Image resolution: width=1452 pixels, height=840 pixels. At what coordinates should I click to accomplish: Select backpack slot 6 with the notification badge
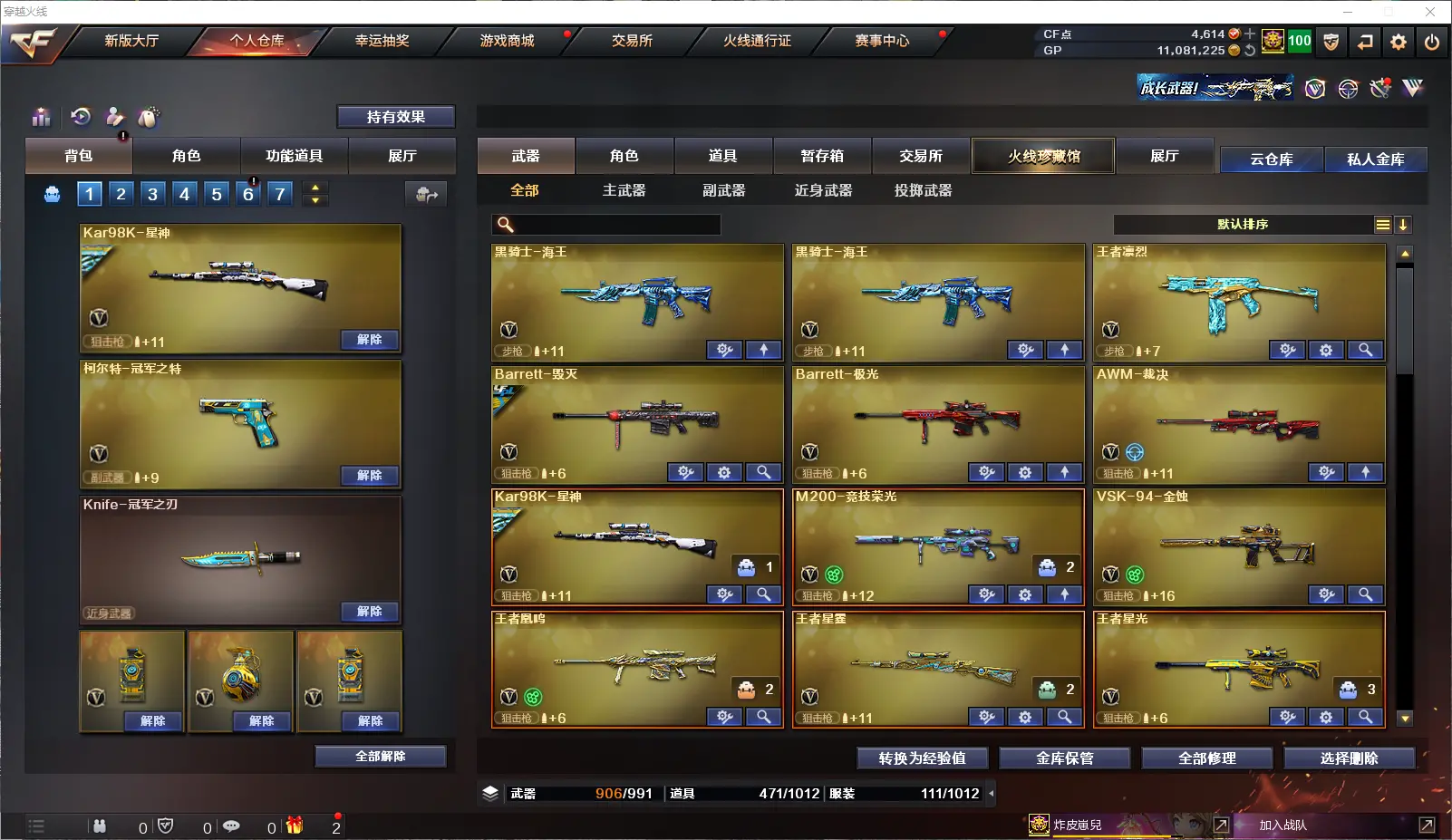(247, 193)
